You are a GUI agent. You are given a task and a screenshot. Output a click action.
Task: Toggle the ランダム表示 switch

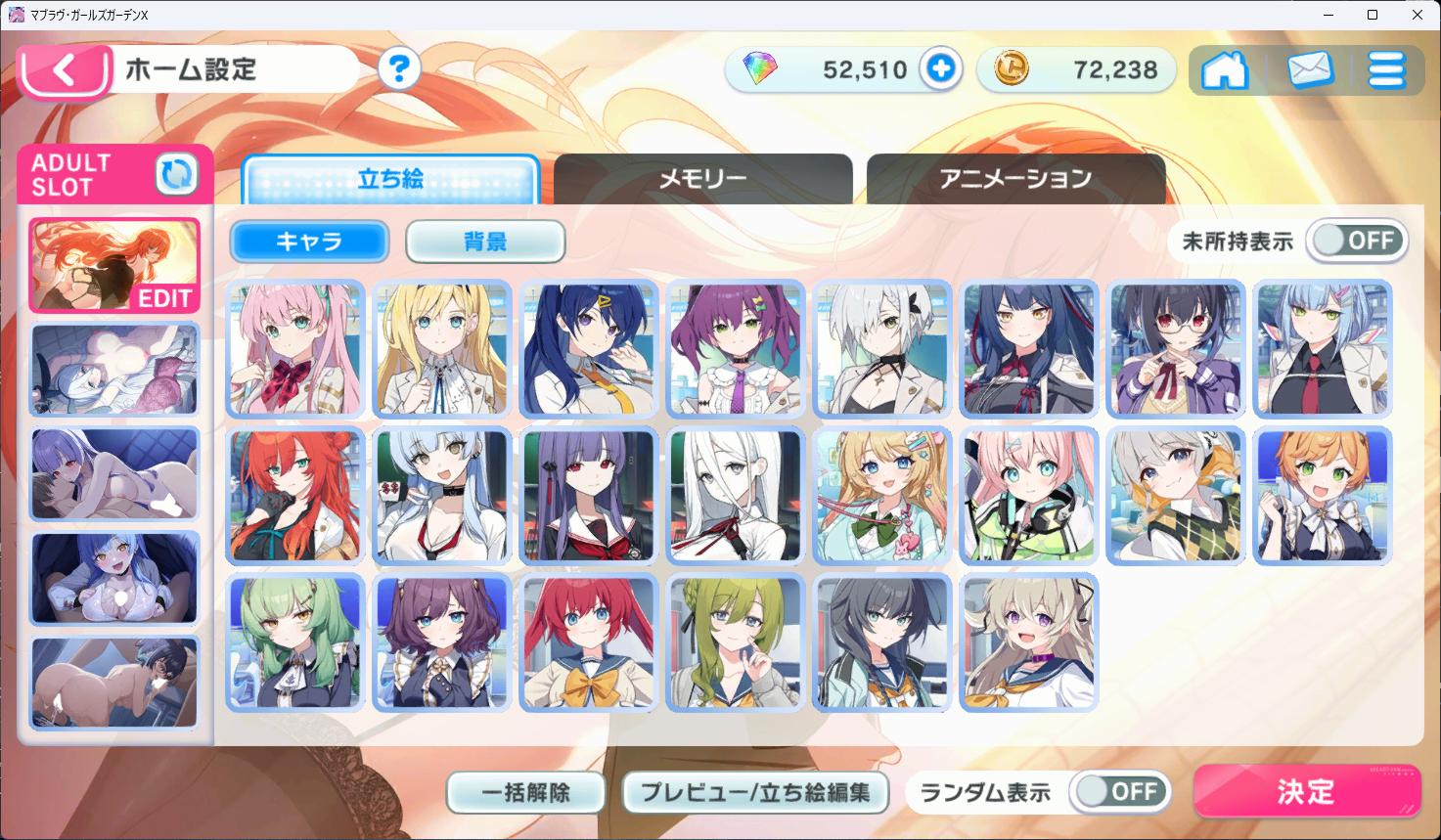pos(1119,791)
